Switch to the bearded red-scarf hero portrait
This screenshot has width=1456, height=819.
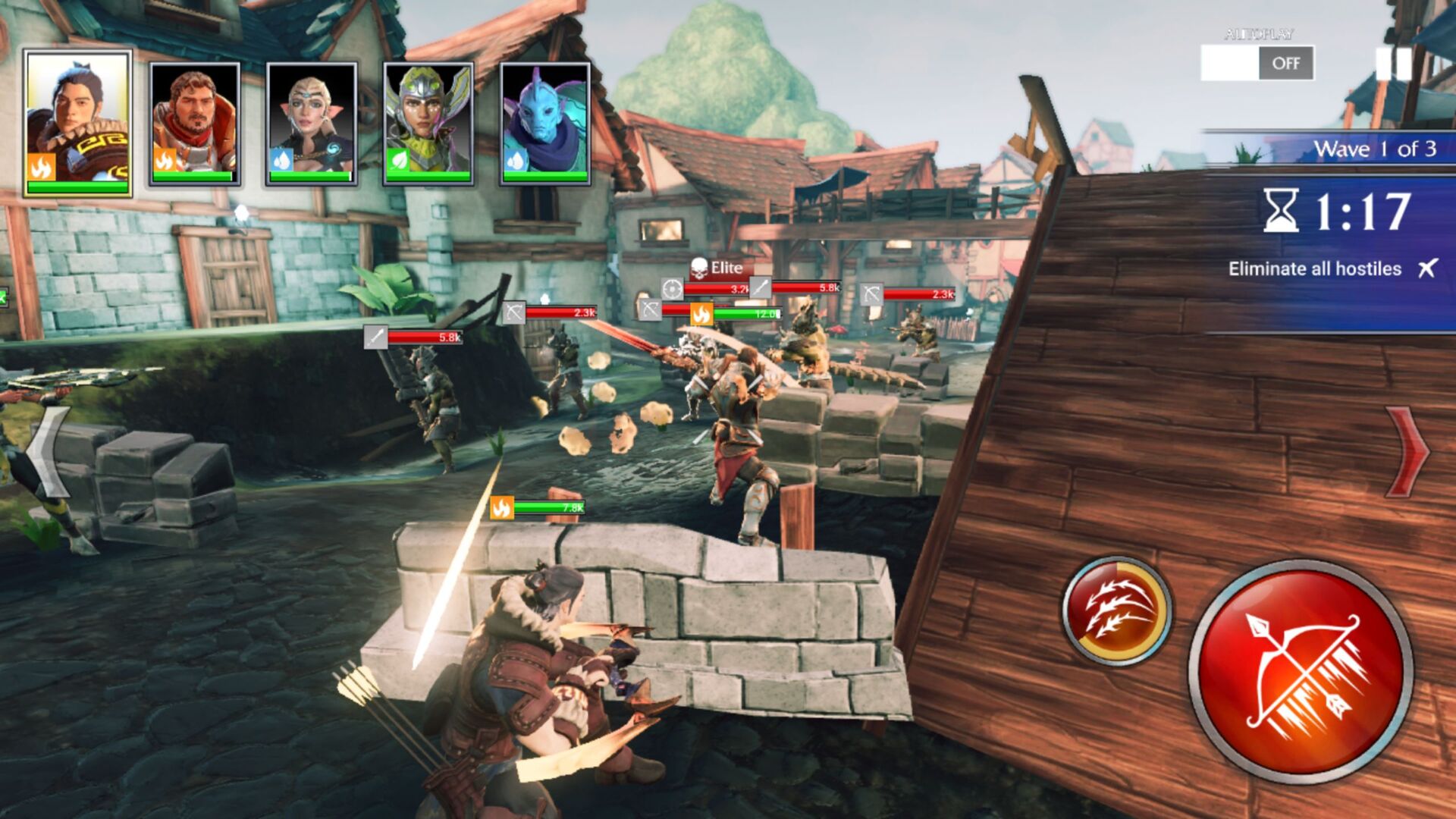coord(195,124)
